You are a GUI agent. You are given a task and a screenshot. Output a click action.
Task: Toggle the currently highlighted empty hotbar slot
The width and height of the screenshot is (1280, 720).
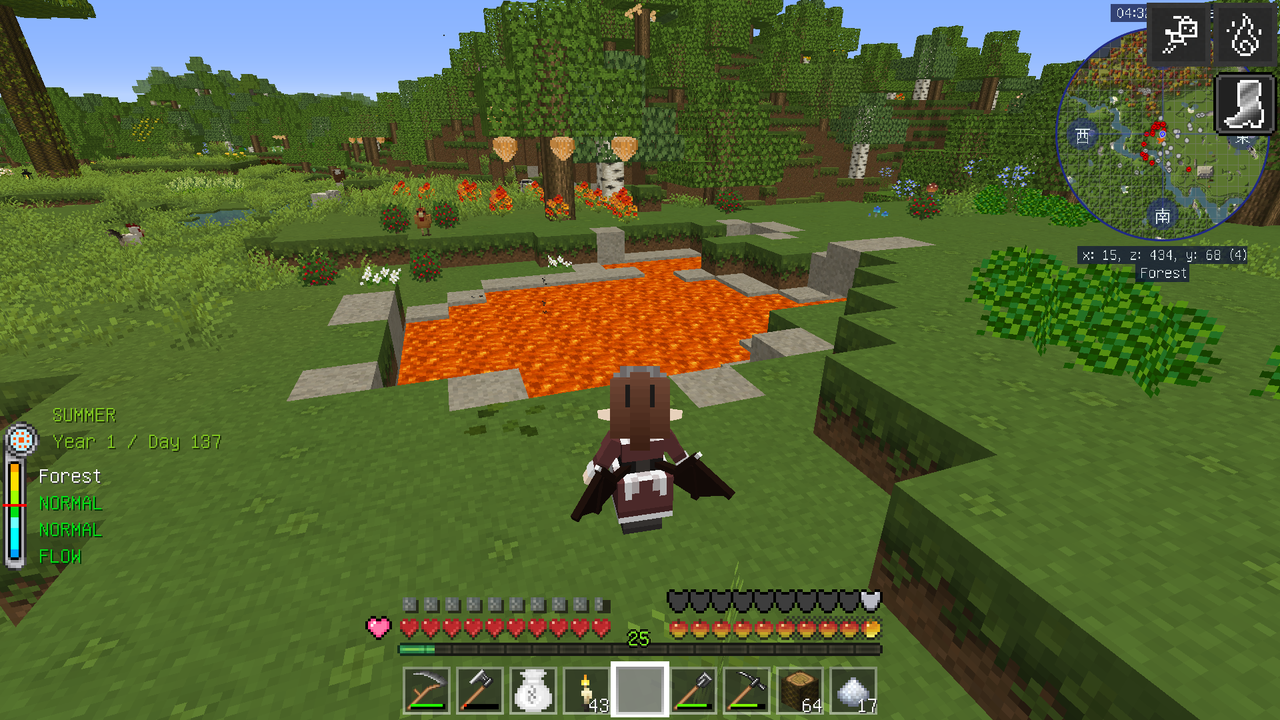(641, 688)
